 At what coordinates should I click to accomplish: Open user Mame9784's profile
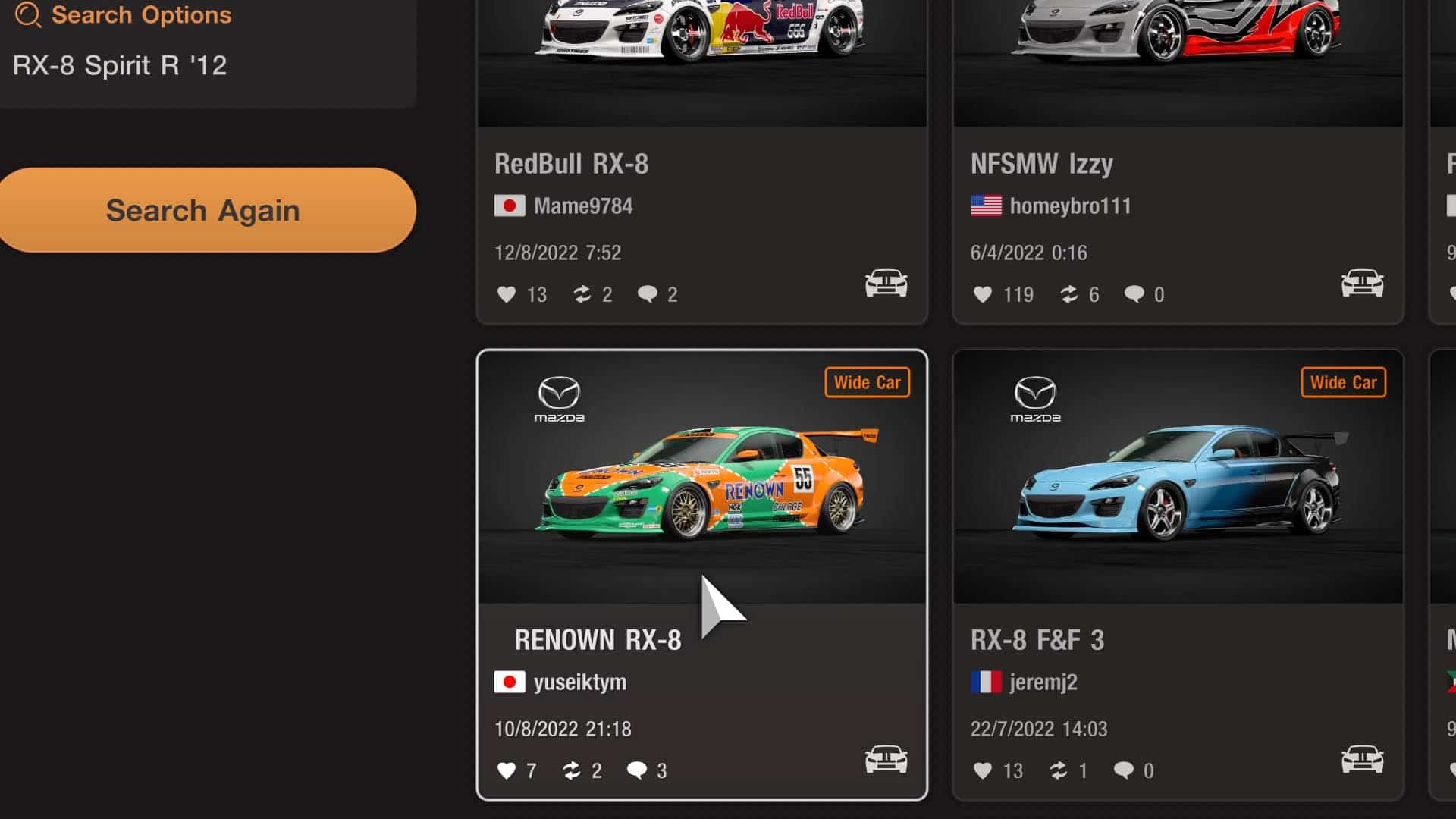point(584,206)
